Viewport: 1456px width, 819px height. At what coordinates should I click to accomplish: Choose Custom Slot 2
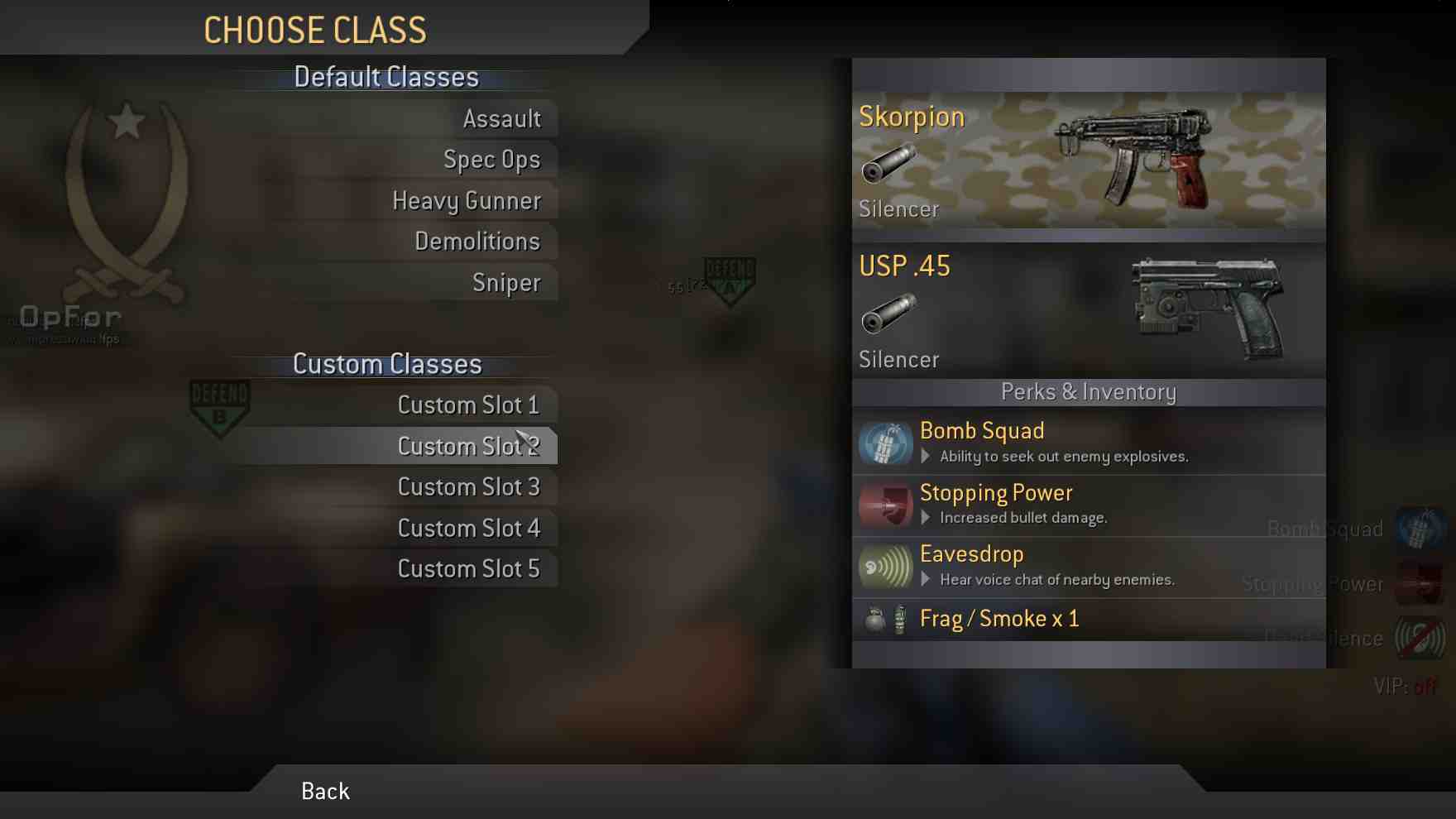[468, 446]
